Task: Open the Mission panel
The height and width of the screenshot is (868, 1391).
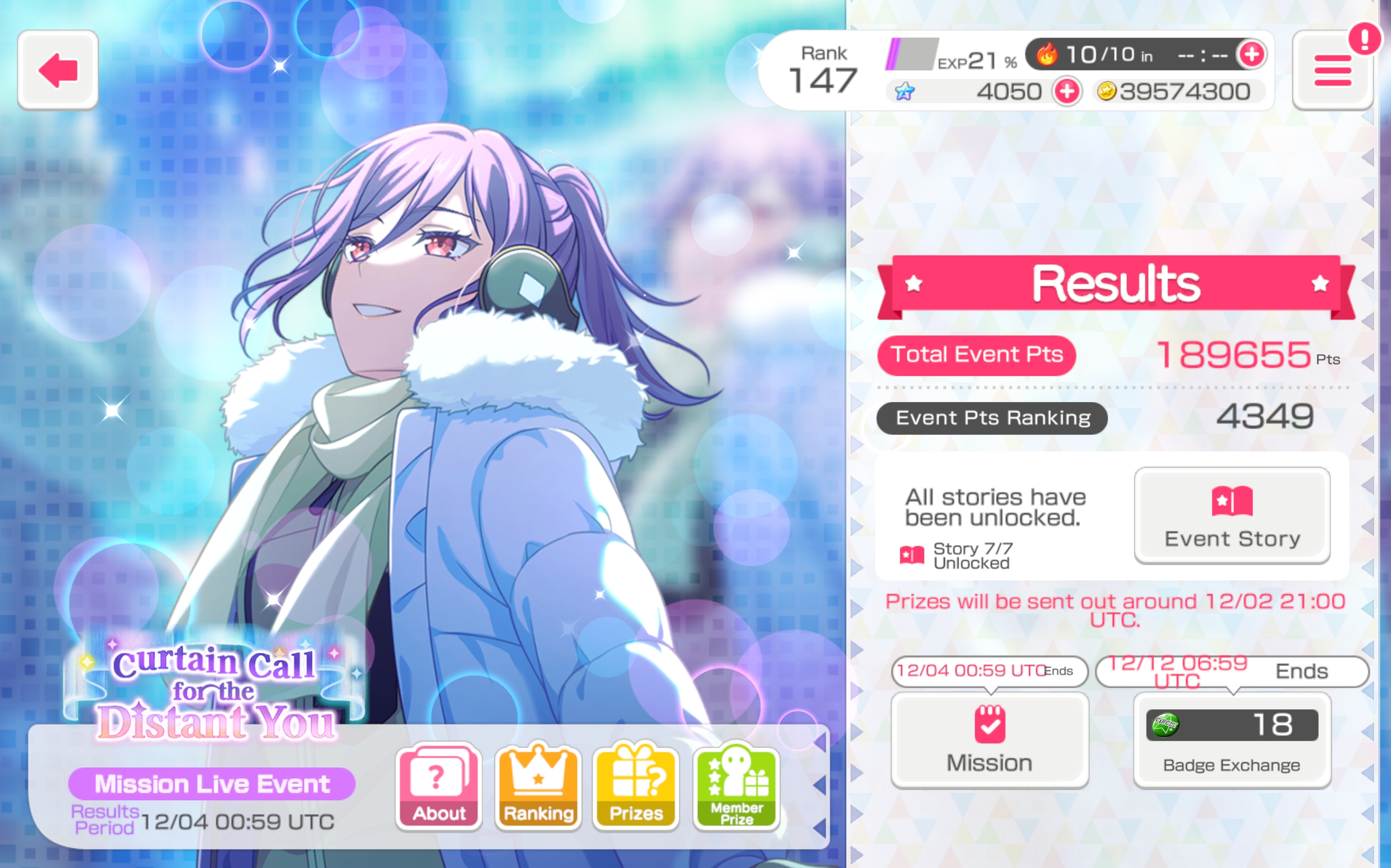Action: (x=989, y=739)
